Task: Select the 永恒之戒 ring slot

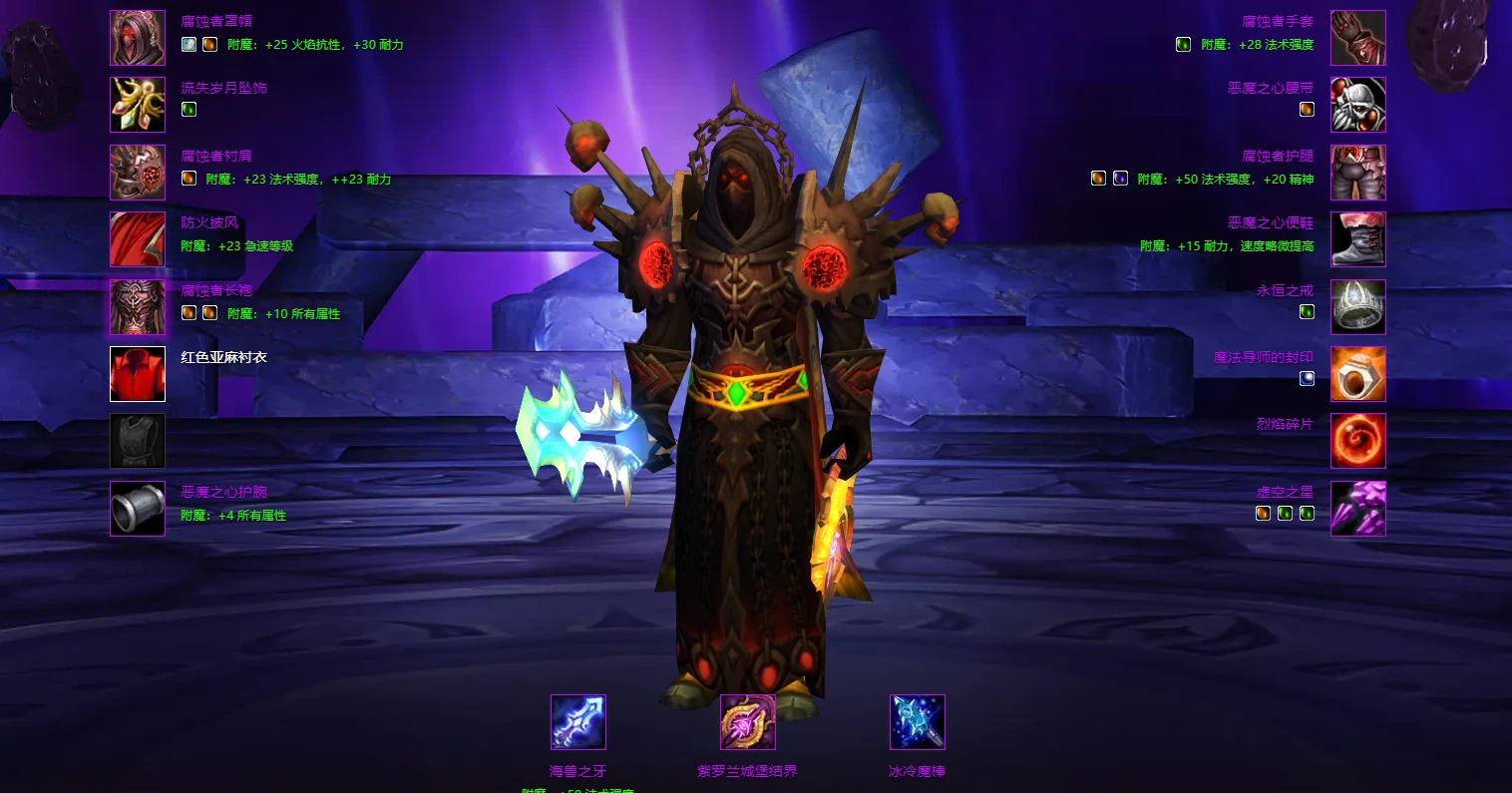Action: 1357,307
